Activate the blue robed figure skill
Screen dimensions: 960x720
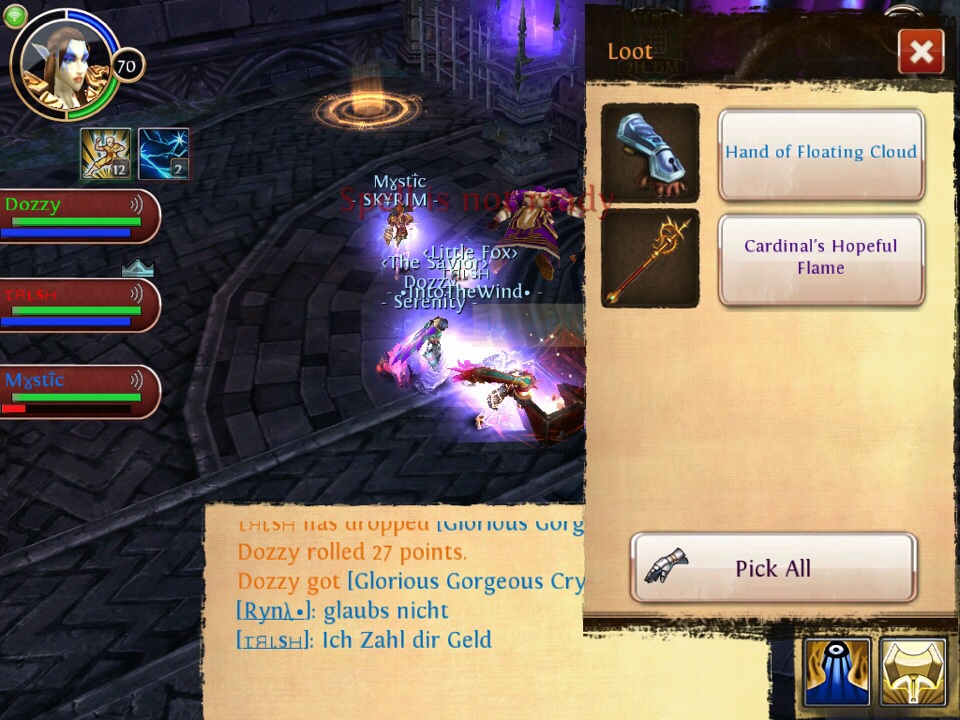[x=836, y=673]
